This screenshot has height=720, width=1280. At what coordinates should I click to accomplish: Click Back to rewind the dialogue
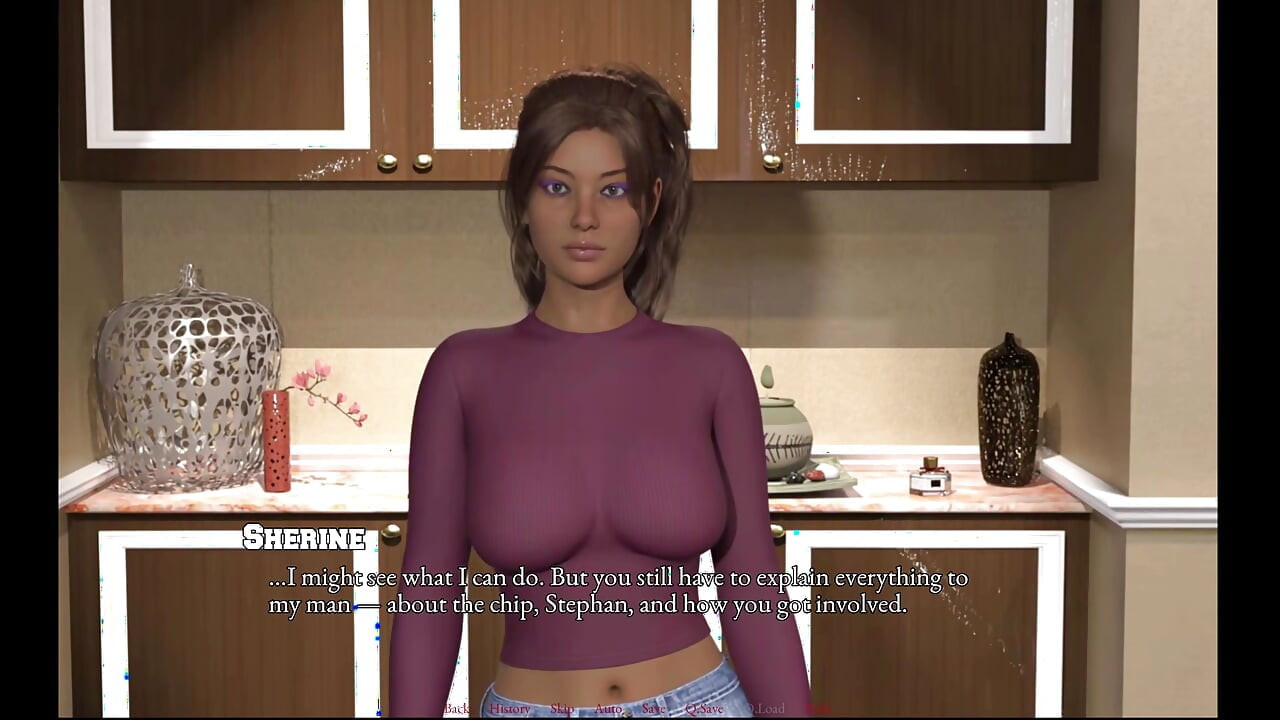coord(456,708)
